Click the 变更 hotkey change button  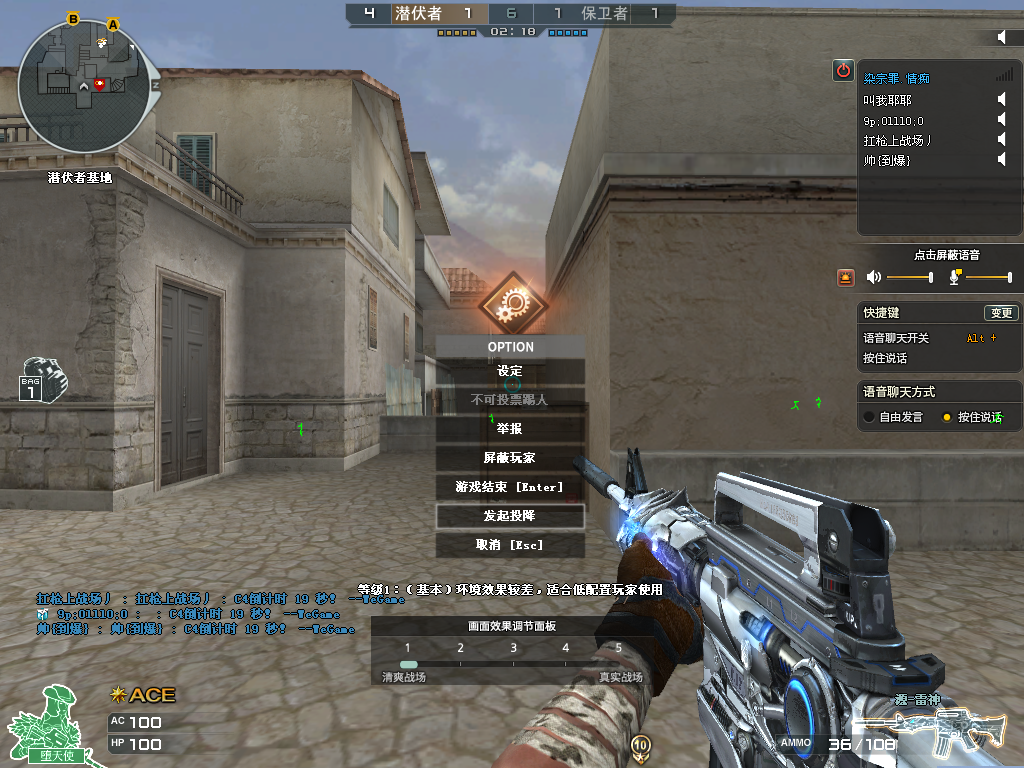1000,313
